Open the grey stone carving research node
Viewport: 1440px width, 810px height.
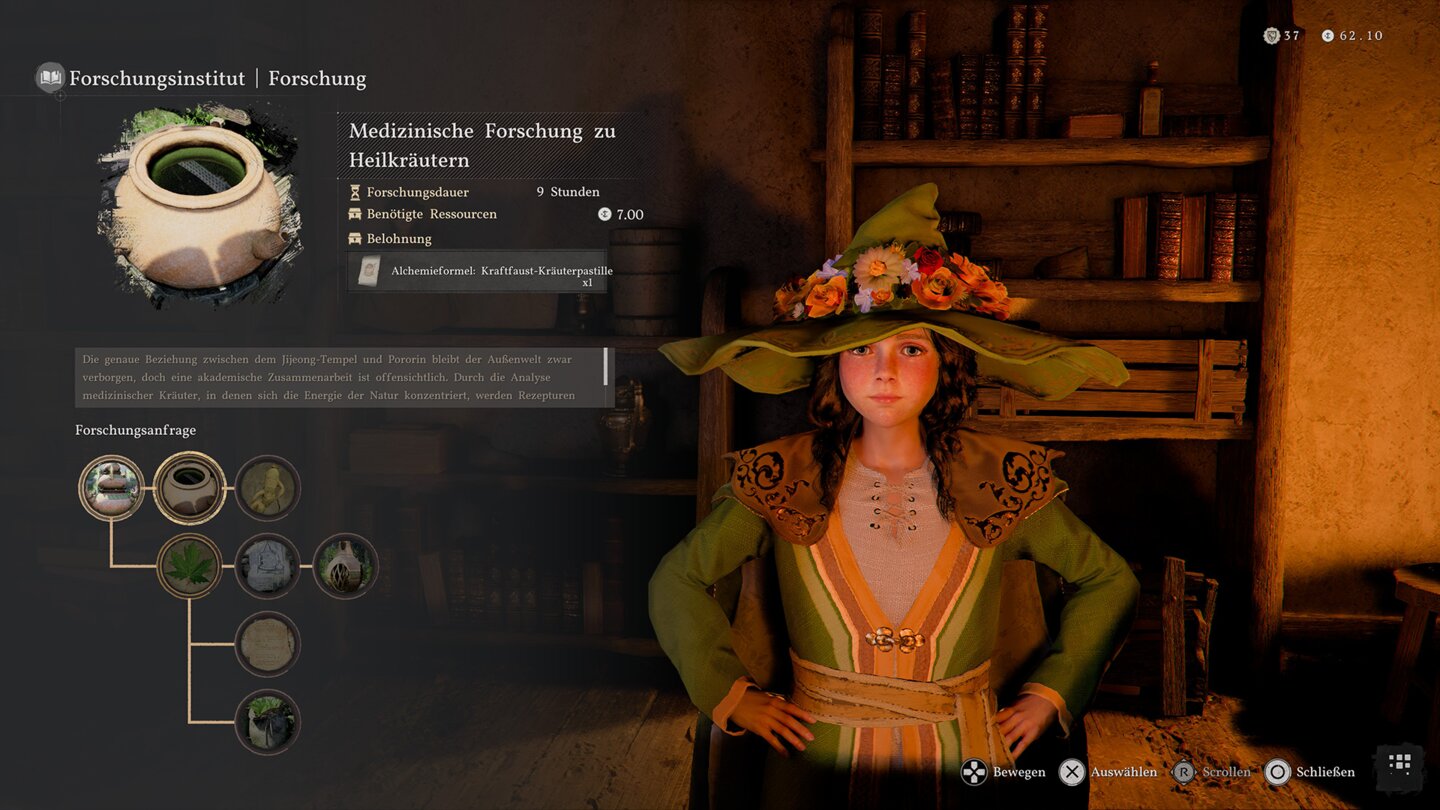click(x=268, y=566)
